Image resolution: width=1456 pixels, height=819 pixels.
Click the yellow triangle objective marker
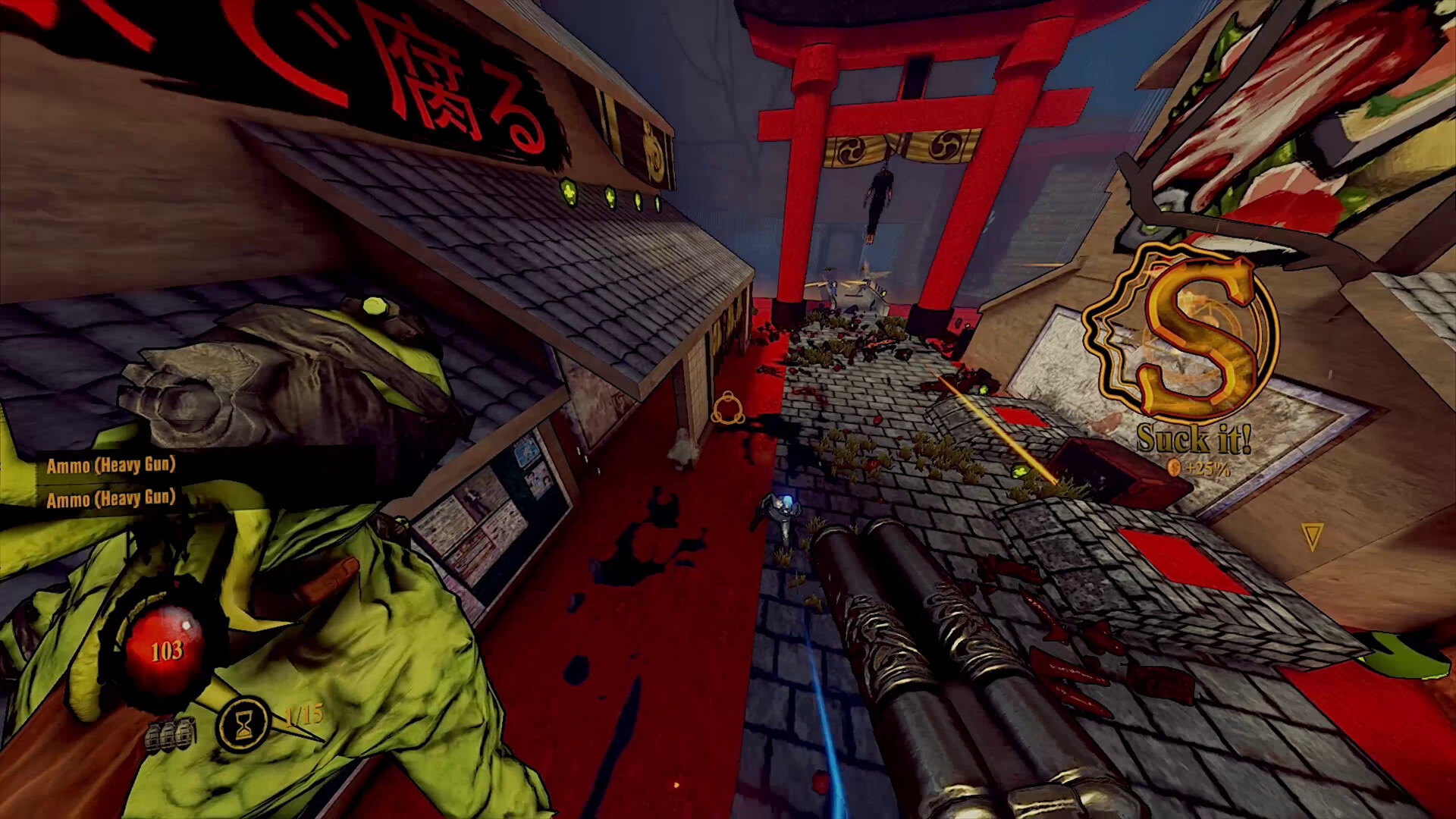coord(1312,536)
